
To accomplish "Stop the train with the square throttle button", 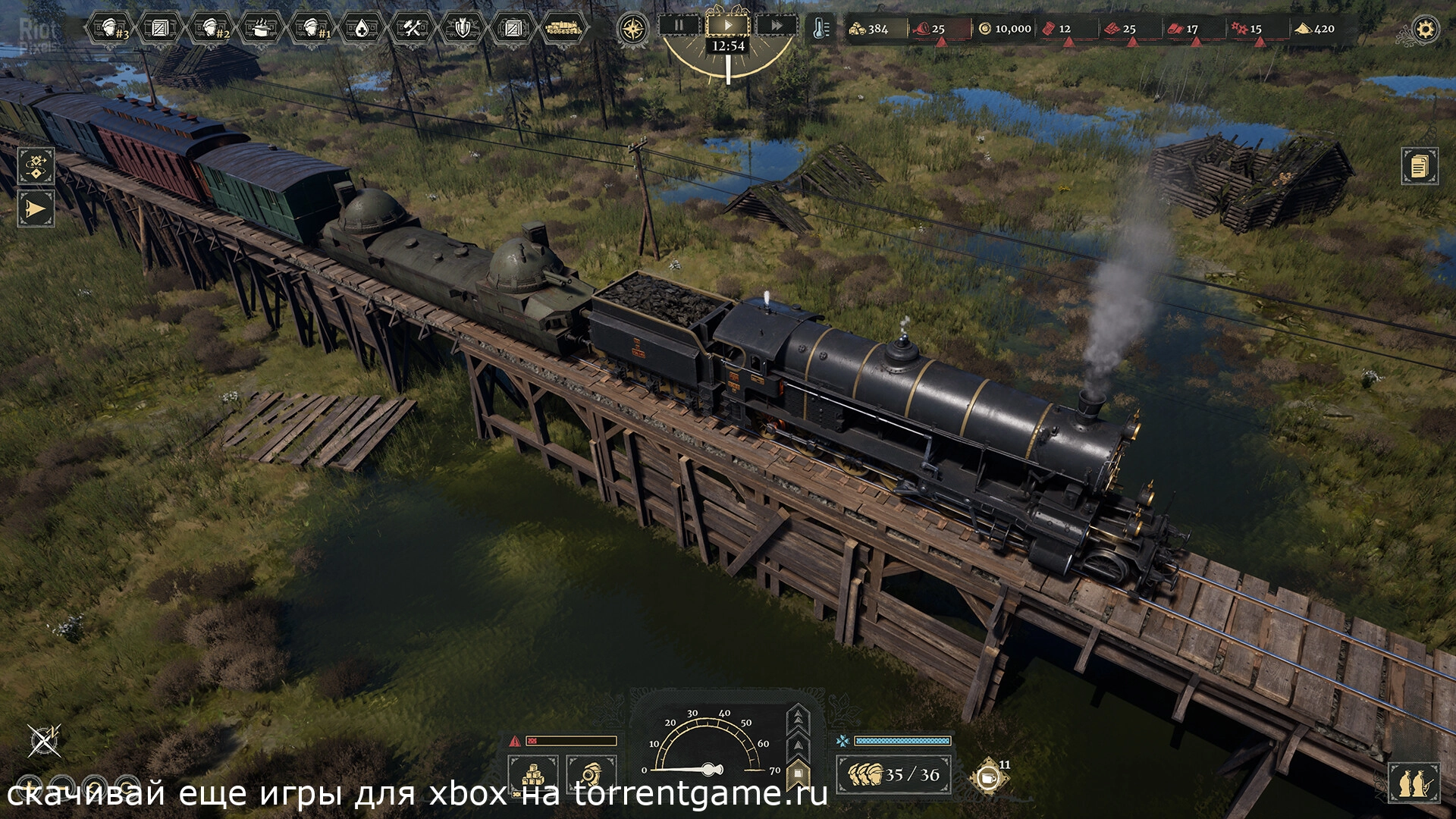I will [798, 774].
